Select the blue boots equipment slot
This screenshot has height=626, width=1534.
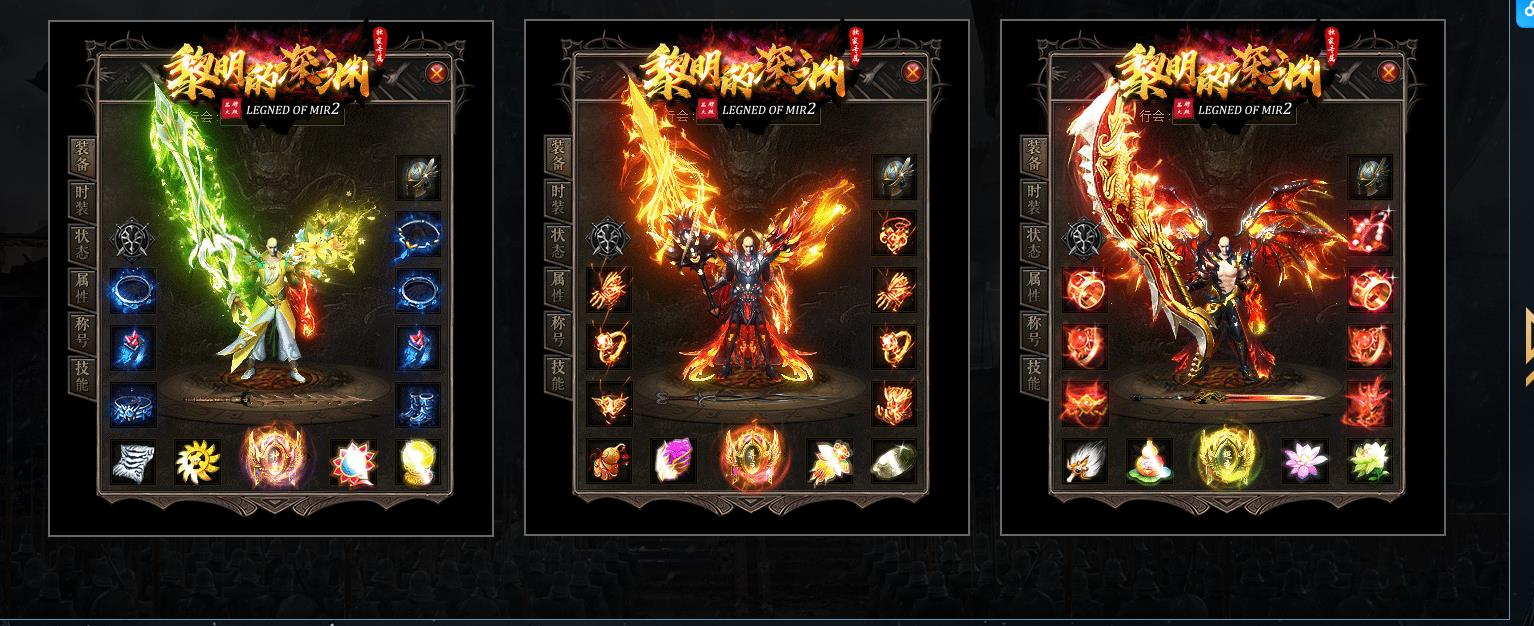click(418, 405)
